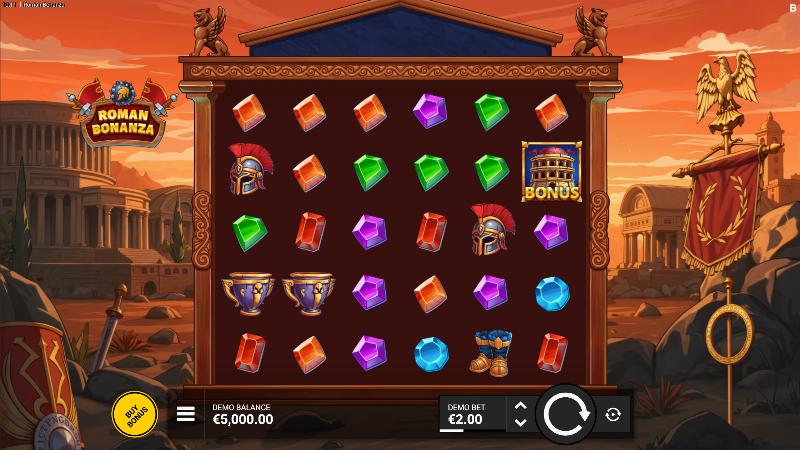Open the hamburger menu

pyautogui.click(x=186, y=414)
